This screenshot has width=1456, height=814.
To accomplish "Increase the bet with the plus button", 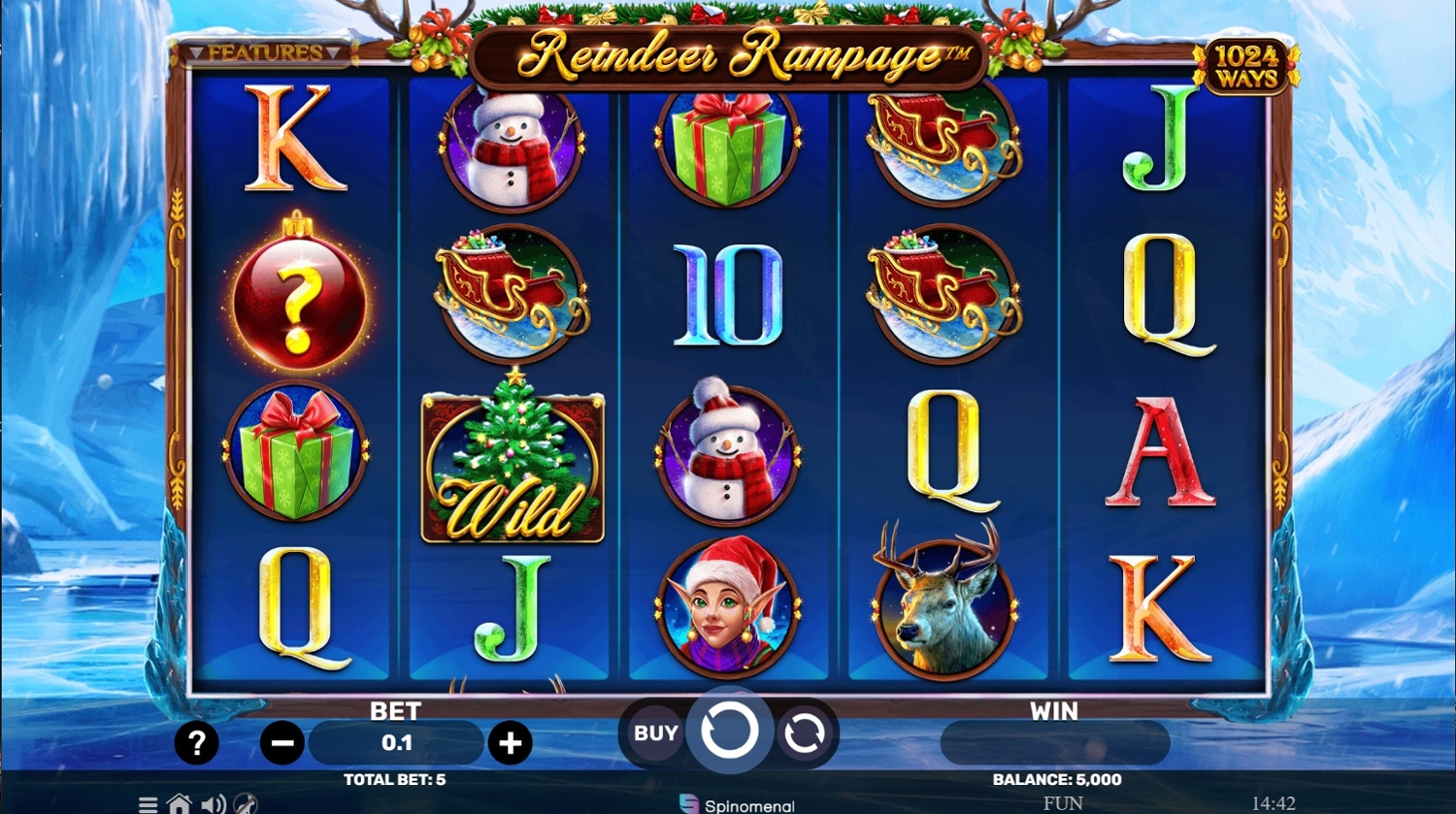I will 510,743.
